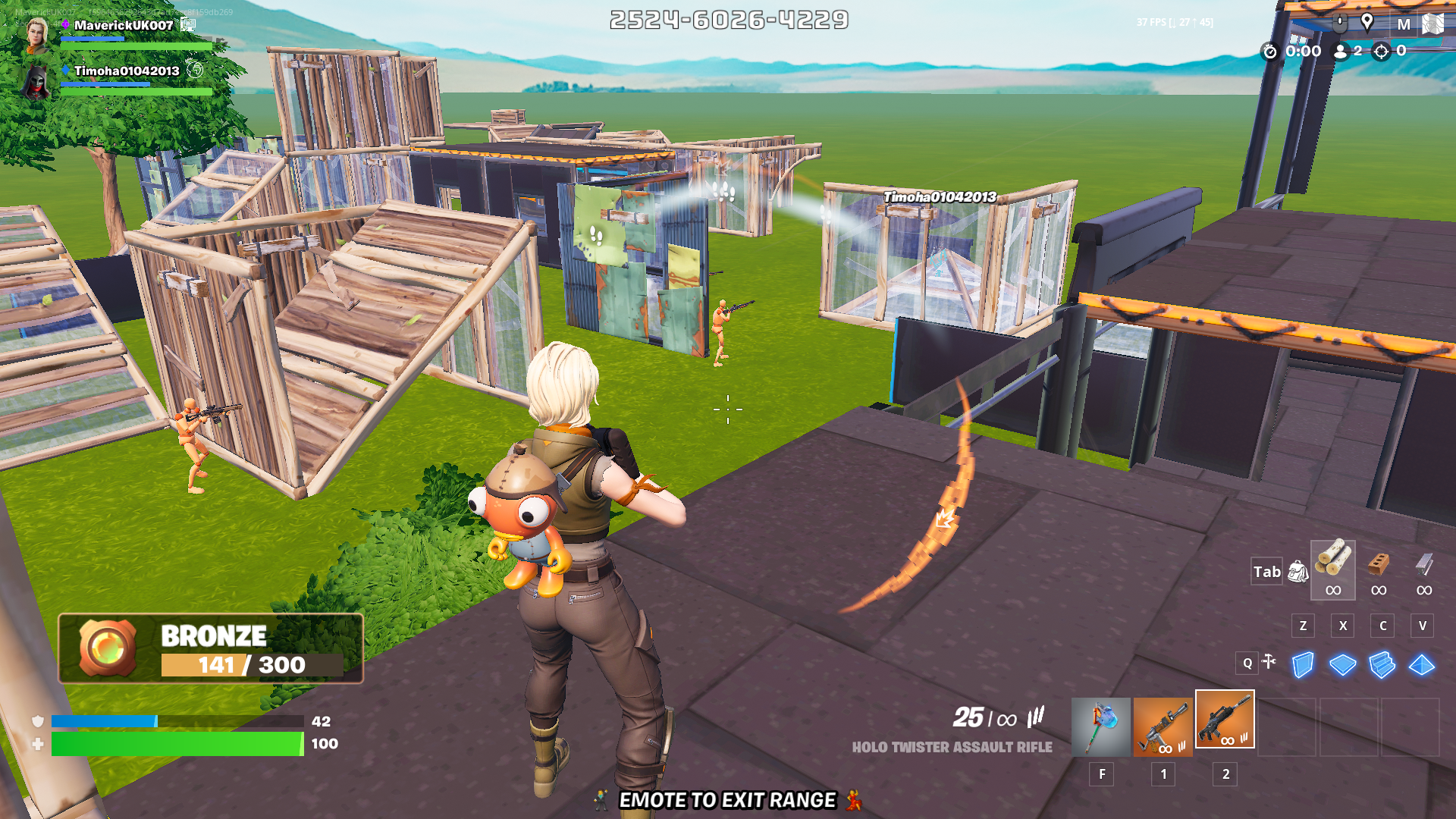This screenshot has height=819, width=1456.
Task: Select Timoha01042013 in the squad list
Action: point(126,71)
